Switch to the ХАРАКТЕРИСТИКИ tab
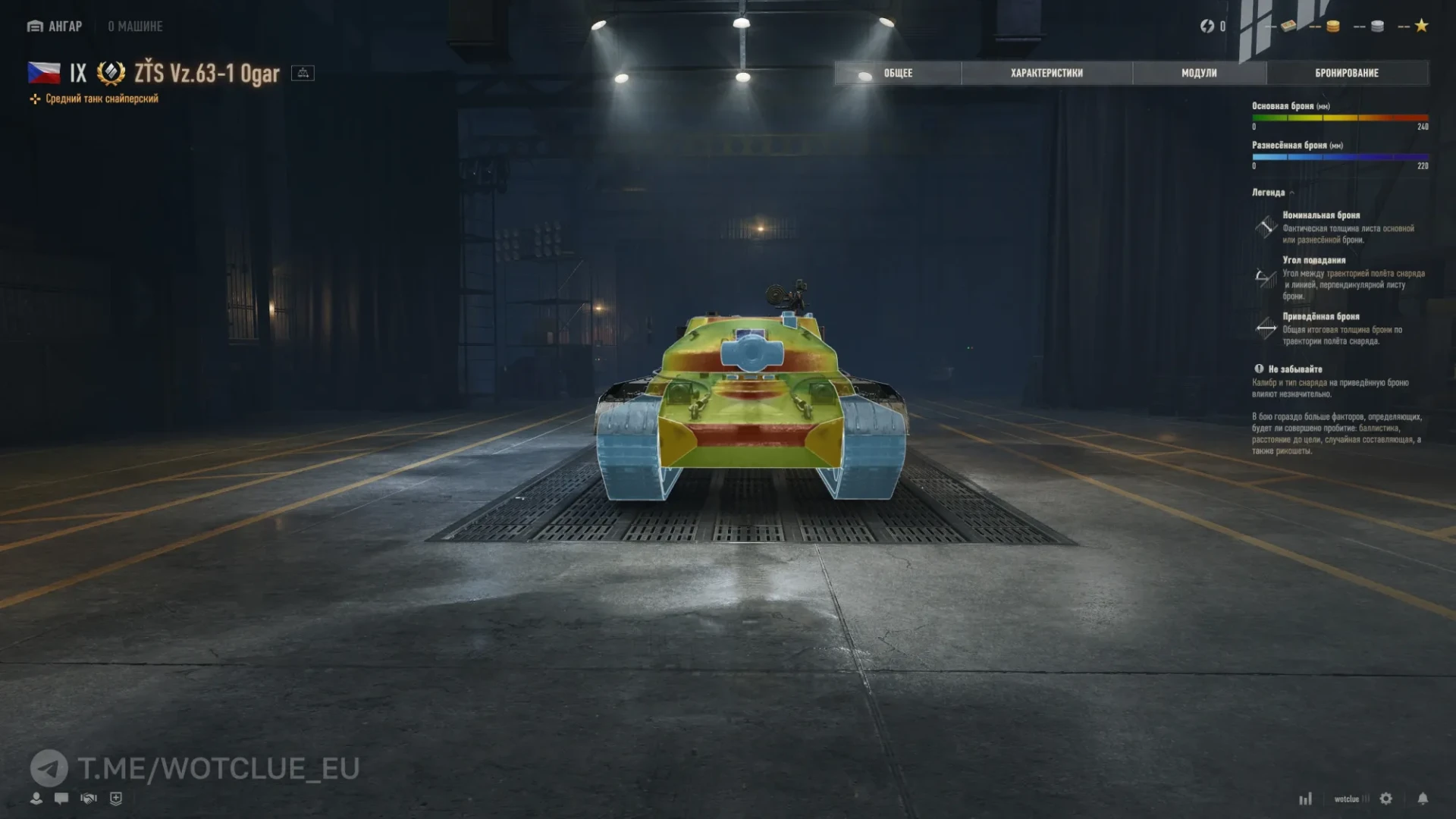Screen dimensions: 1456x819 pyautogui.click(x=1046, y=73)
